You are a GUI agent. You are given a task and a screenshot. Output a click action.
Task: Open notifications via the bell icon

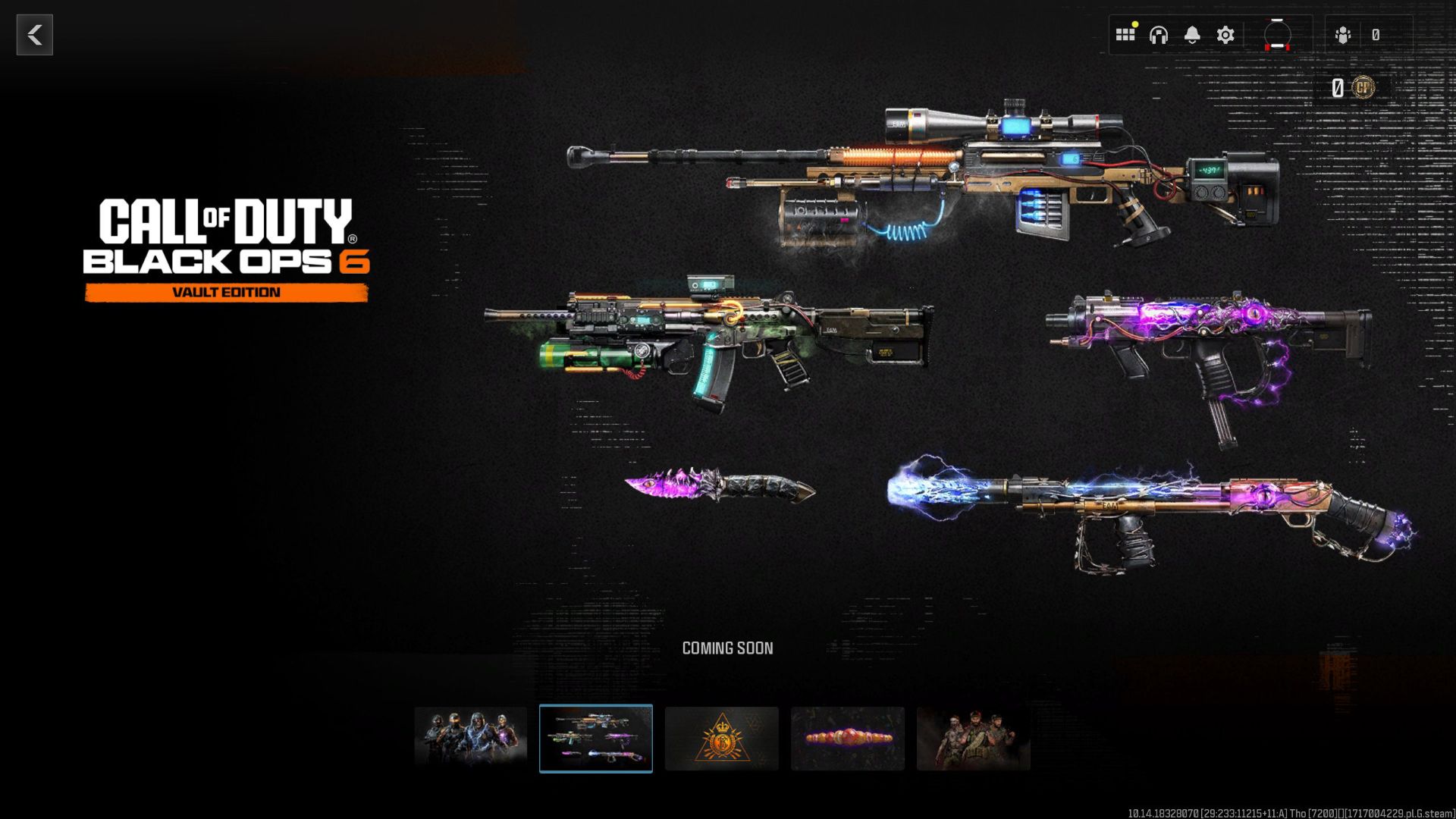pos(1192,34)
